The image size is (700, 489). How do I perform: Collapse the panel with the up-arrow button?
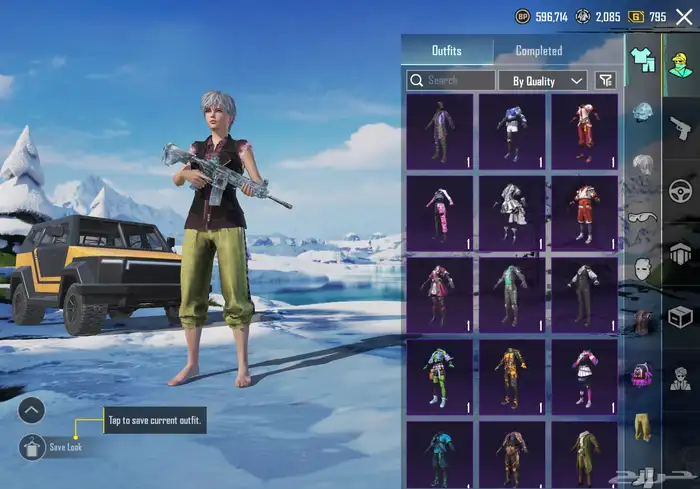coord(32,410)
